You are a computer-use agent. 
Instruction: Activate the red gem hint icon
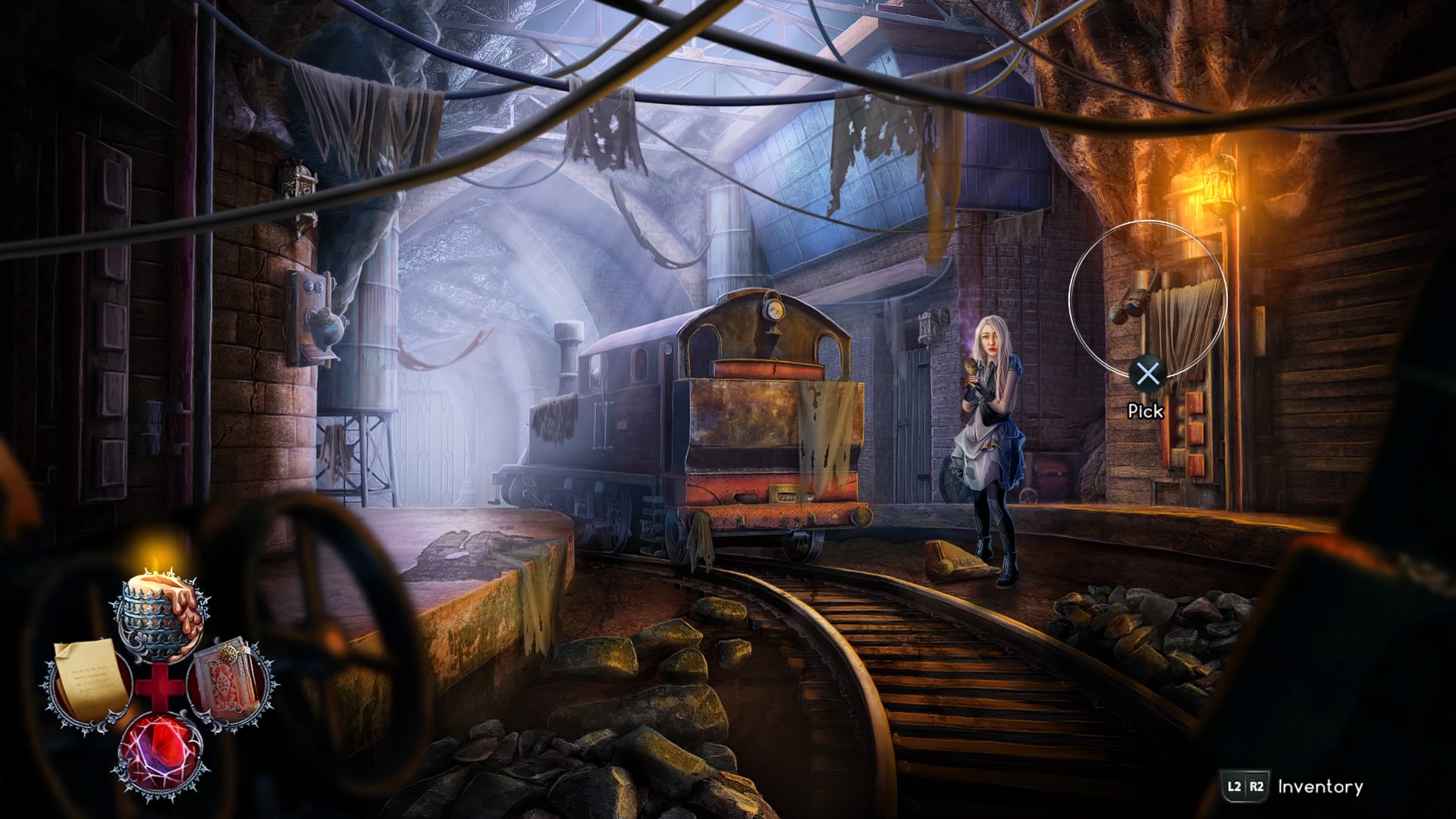[x=159, y=752]
